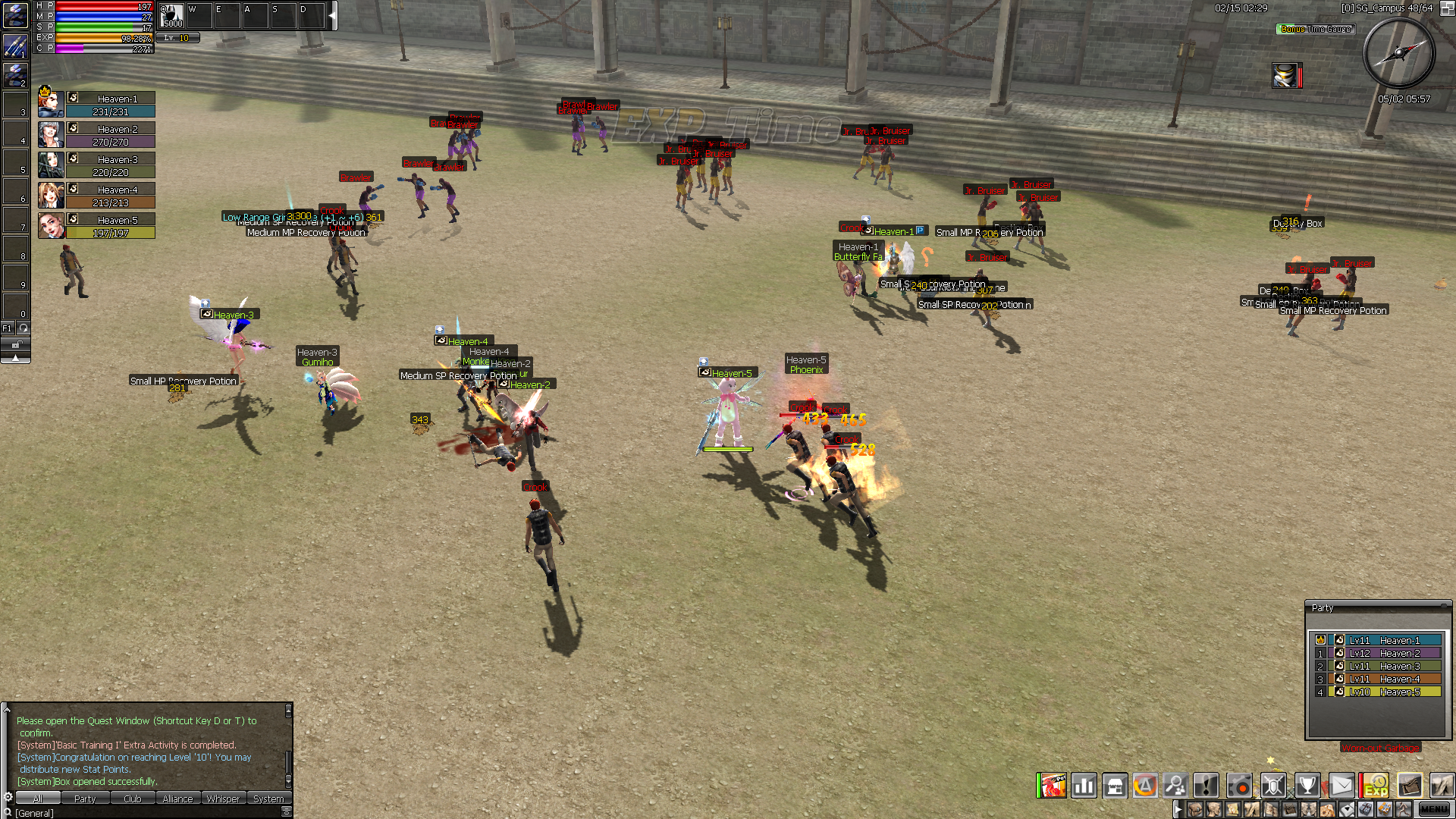Image resolution: width=1456 pixels, height=819 pixels.
Task: Select the party finder magnifier icon
Action: tap(1175, 786)
